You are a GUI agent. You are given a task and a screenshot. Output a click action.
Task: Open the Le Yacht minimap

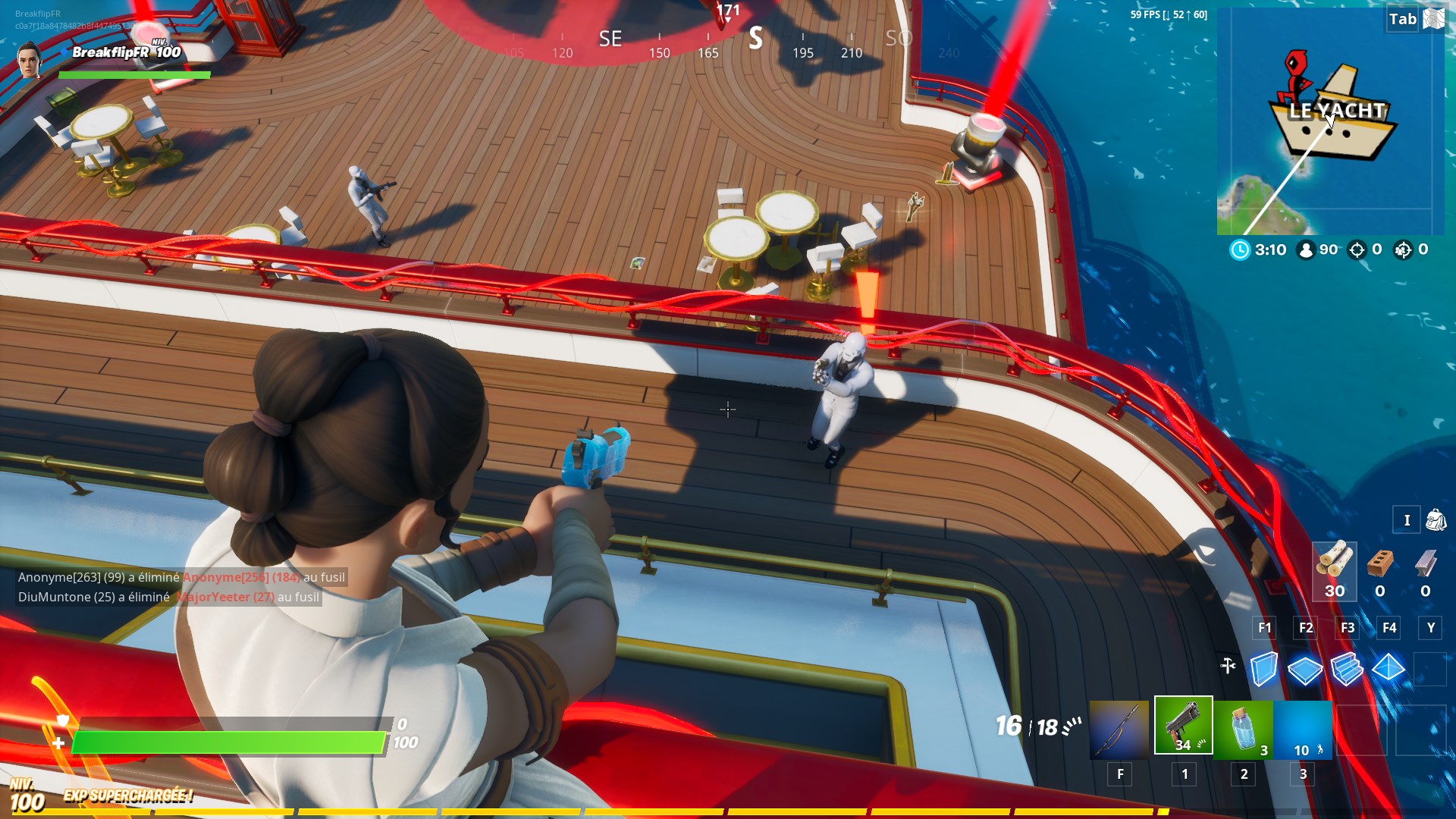1330,121
